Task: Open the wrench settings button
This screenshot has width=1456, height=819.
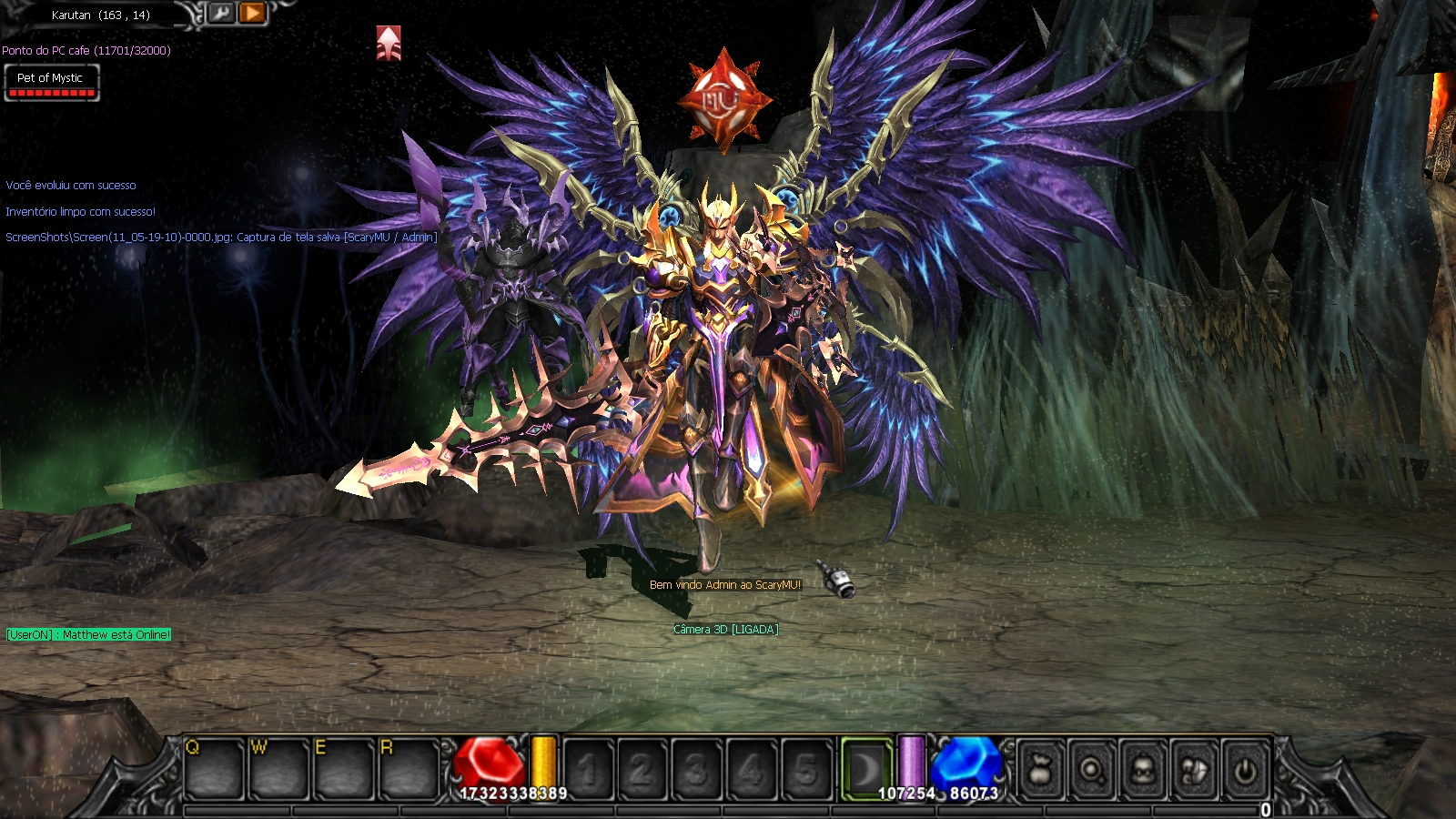Action: (221, 13)
